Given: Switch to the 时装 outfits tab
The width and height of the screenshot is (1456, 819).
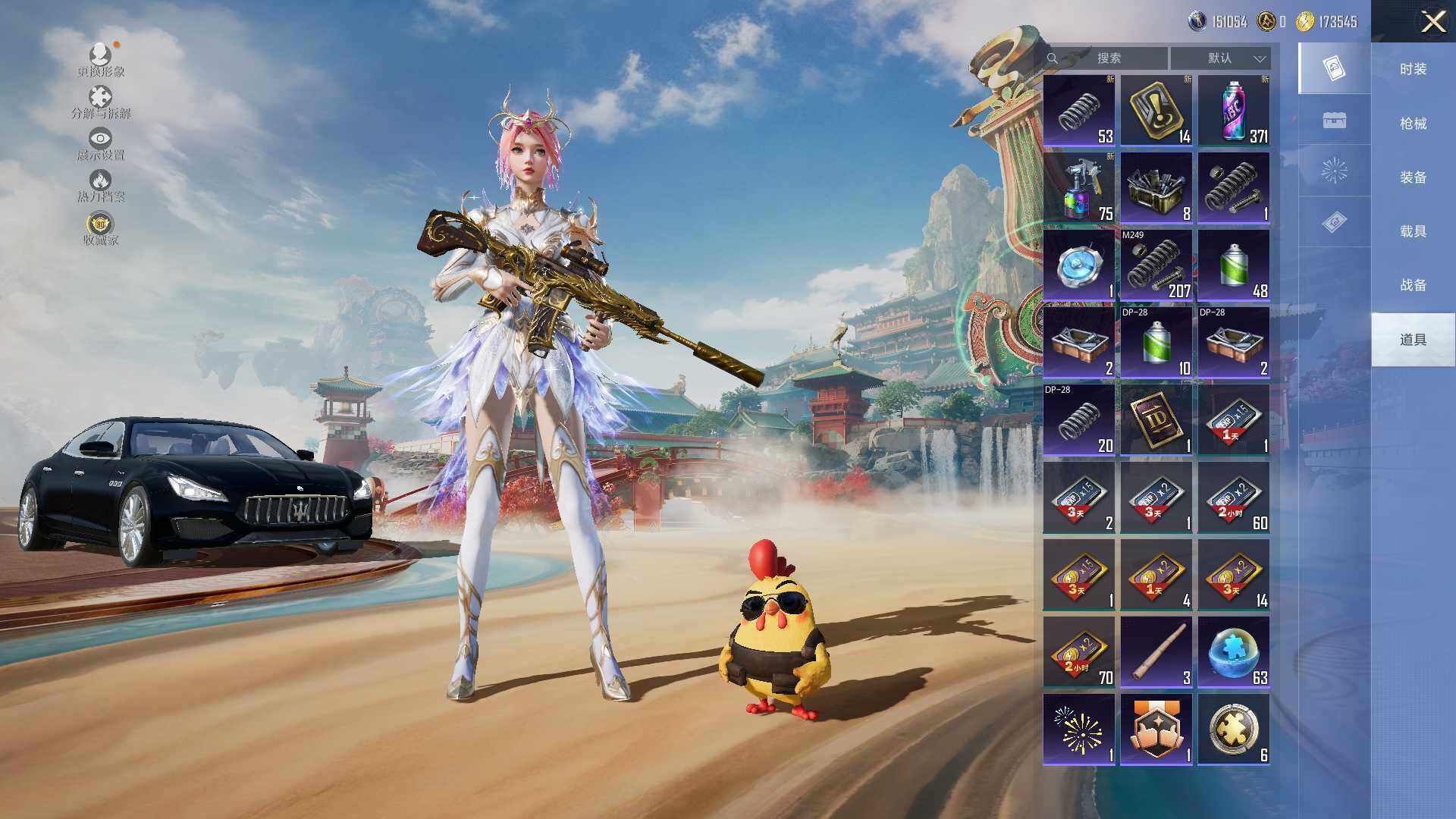Looking at the screenshot, I should coord(1413,69).
